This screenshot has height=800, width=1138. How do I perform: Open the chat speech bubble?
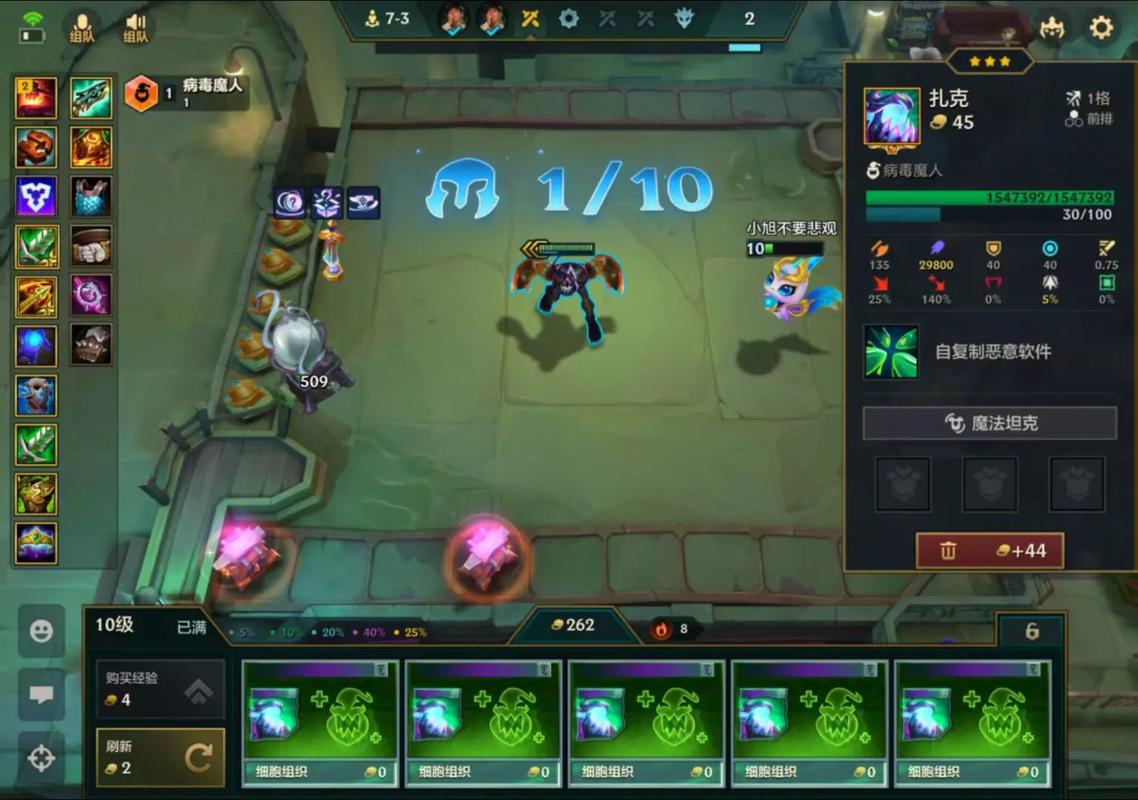pyautogui.click(x=41, y=696)
